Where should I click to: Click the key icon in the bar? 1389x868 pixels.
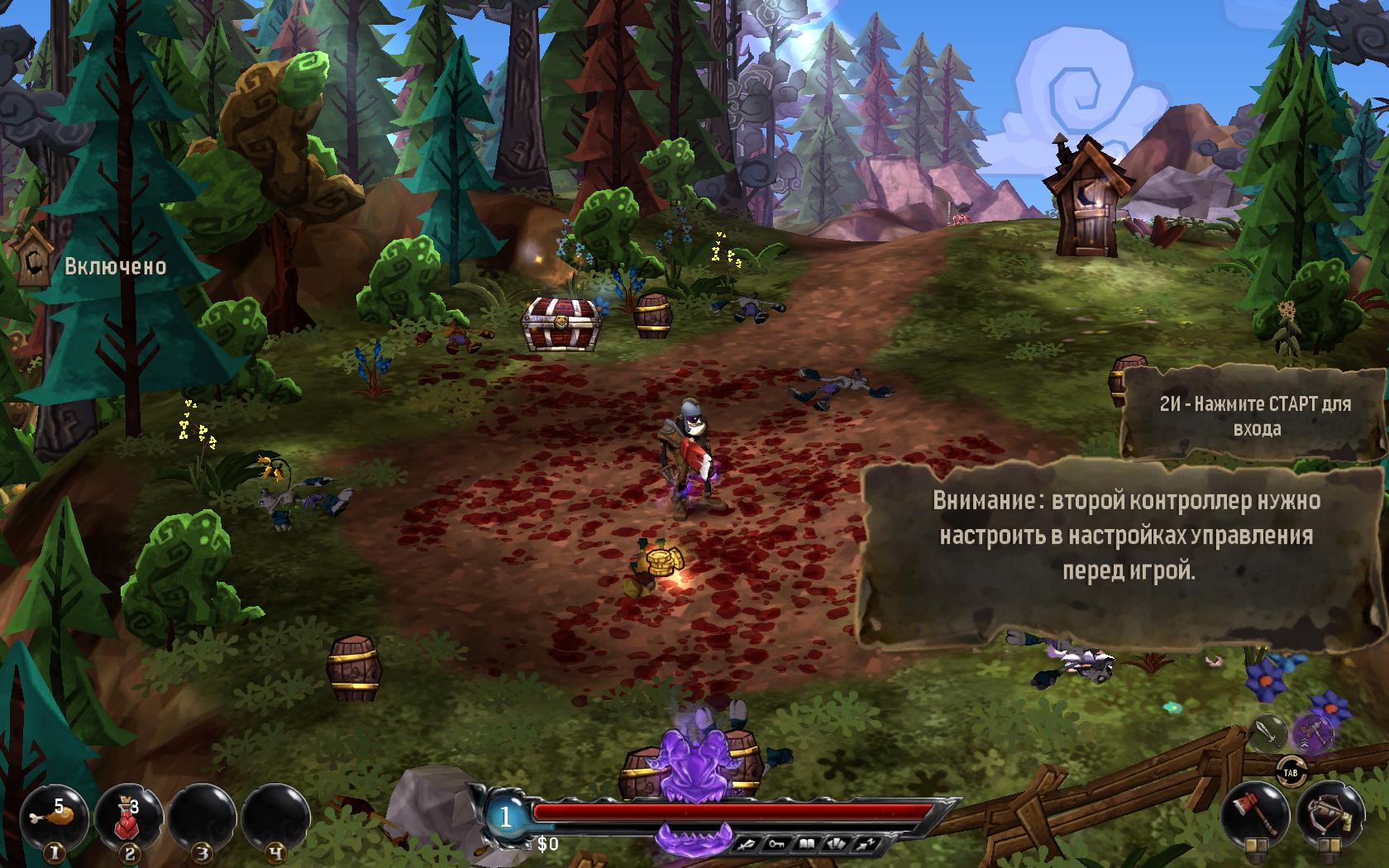[774, 844]
